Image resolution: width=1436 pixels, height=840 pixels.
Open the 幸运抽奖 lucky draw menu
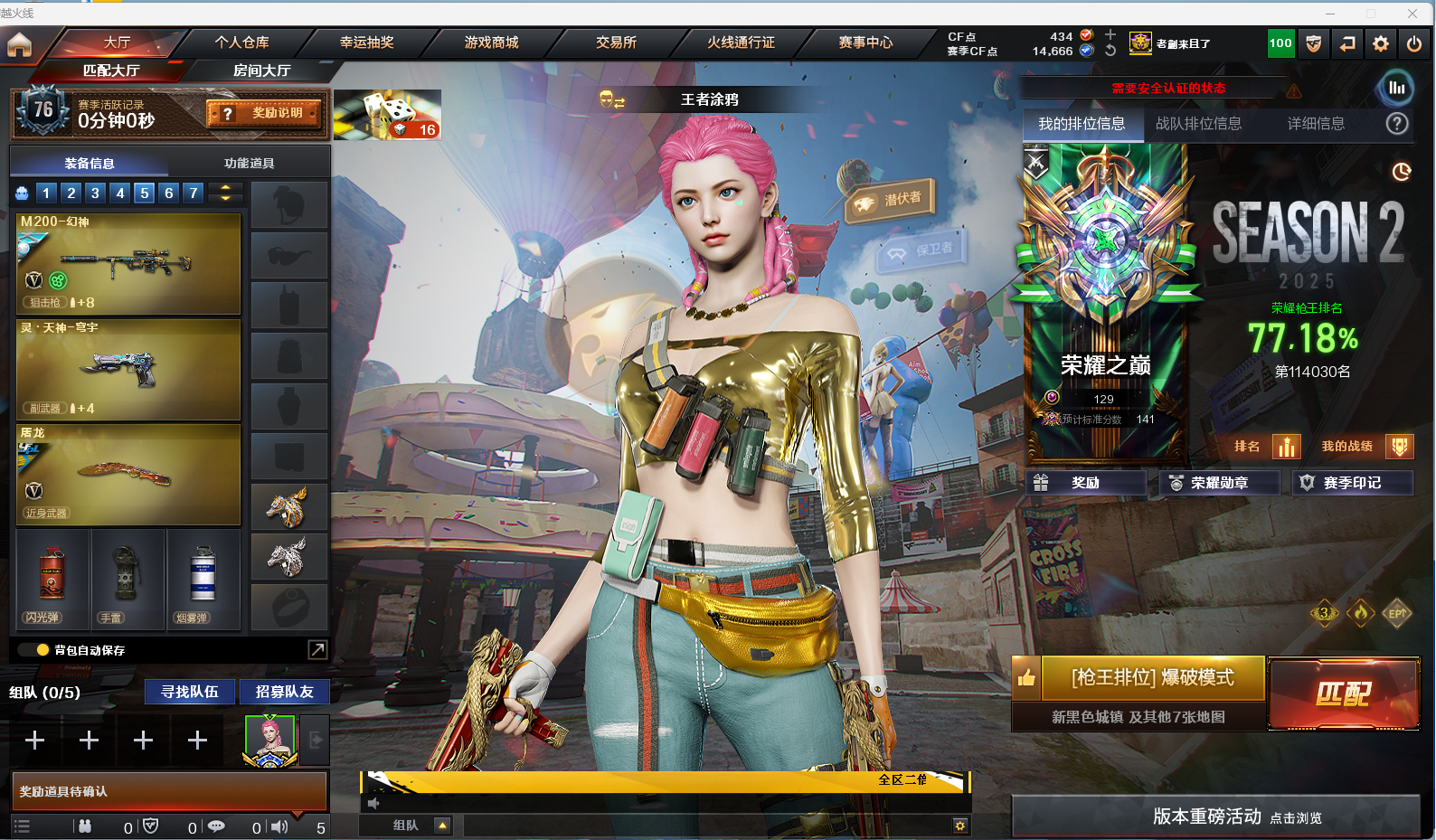pos(366,42)
